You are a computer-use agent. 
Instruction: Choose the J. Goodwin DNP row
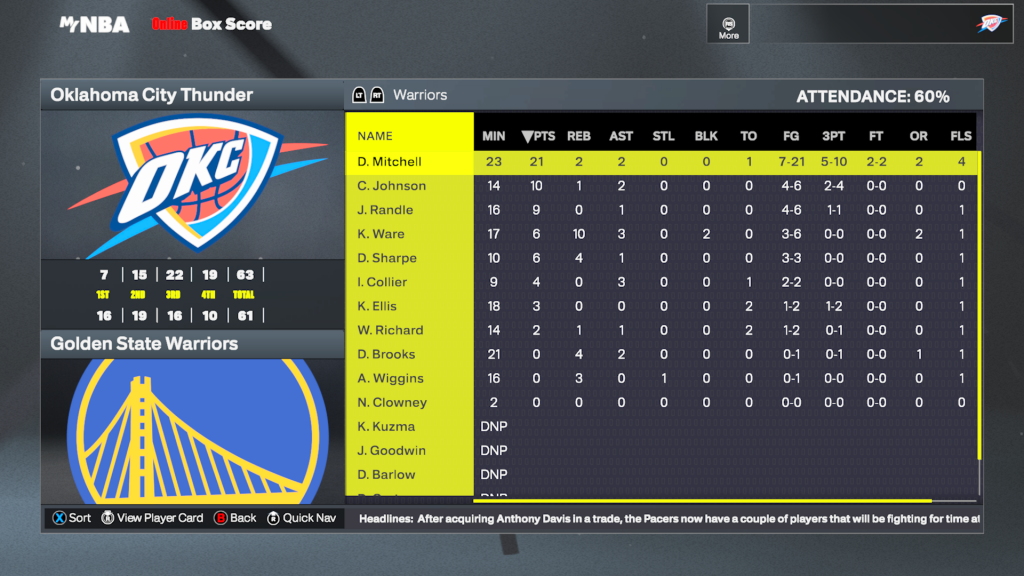392,450
